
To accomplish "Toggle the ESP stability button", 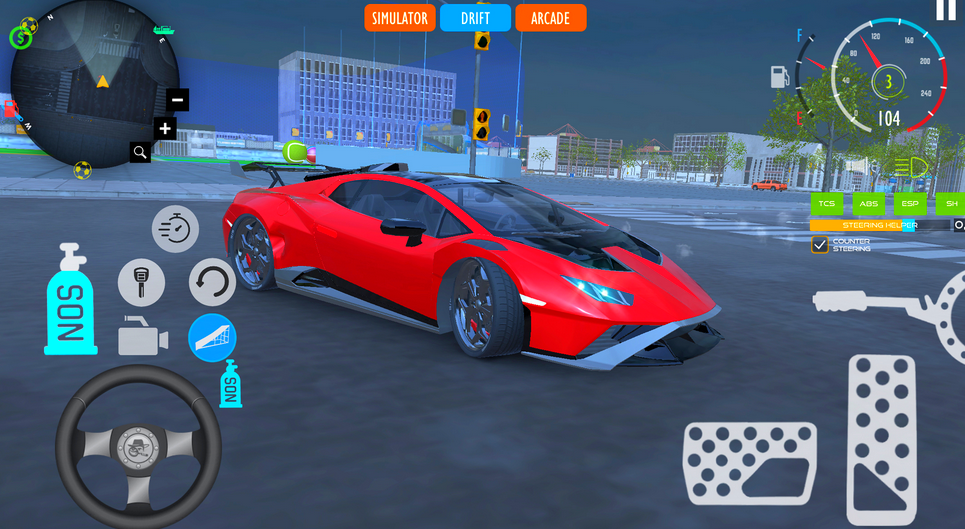I will [x=909, y=204].
